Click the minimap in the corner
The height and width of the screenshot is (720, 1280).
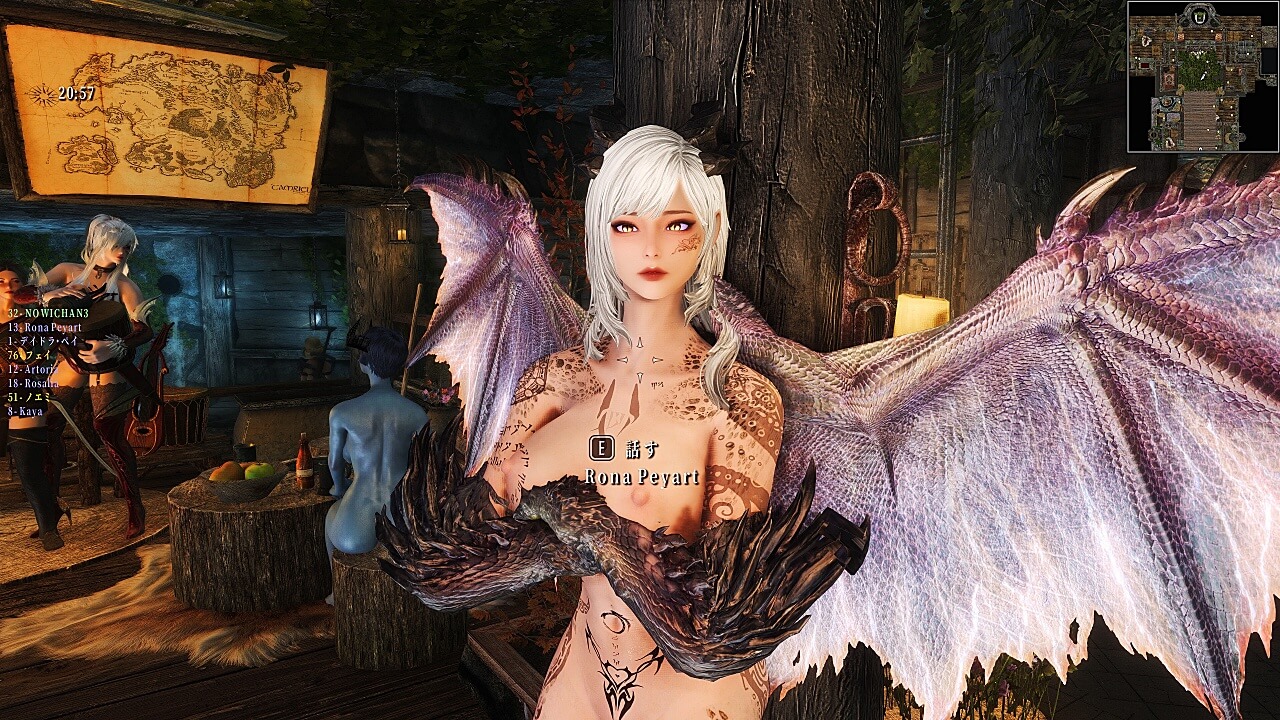point(1203,77)
